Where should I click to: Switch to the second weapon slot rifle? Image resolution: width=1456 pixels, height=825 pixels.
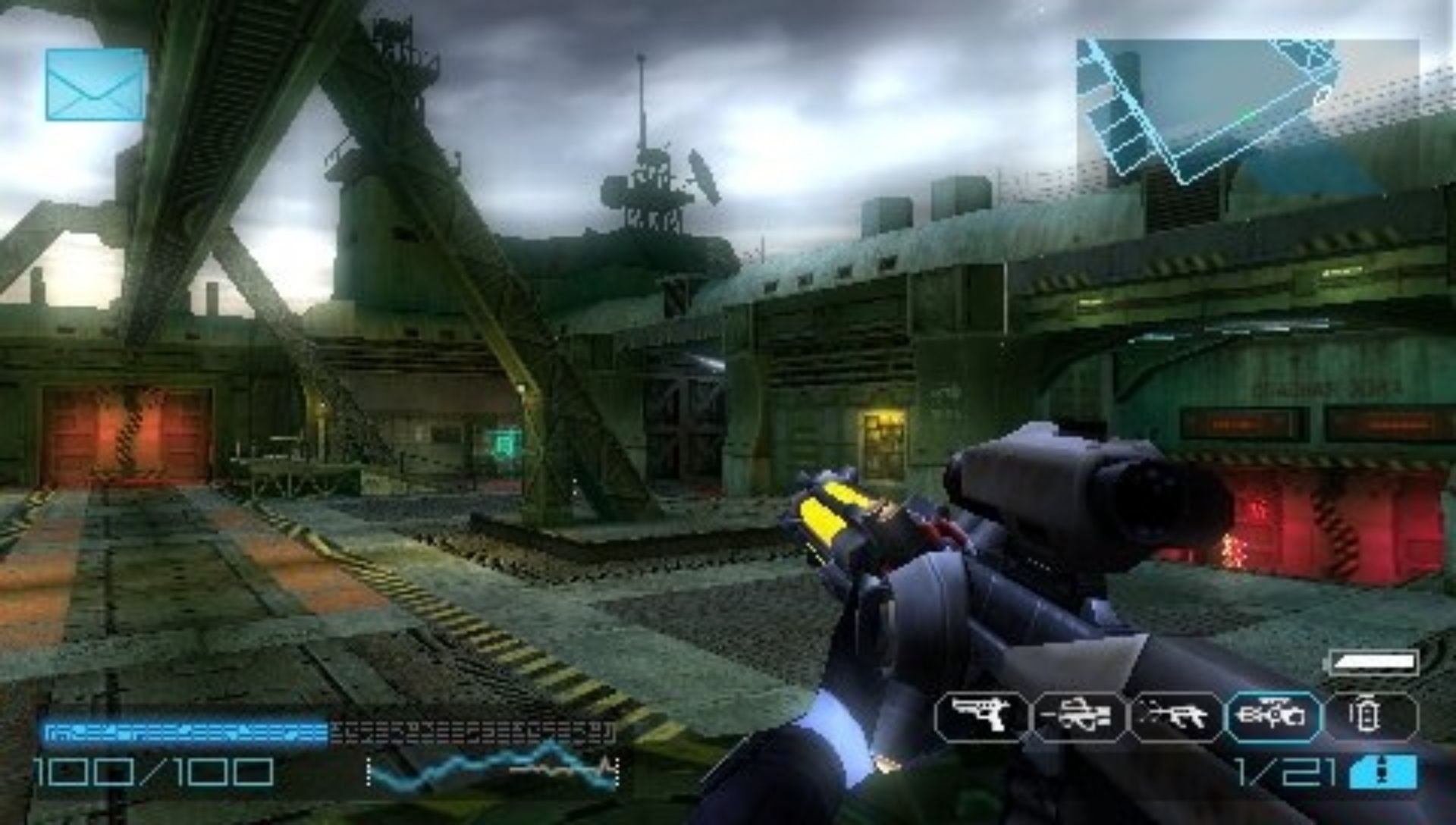[x=1078, y=716]
